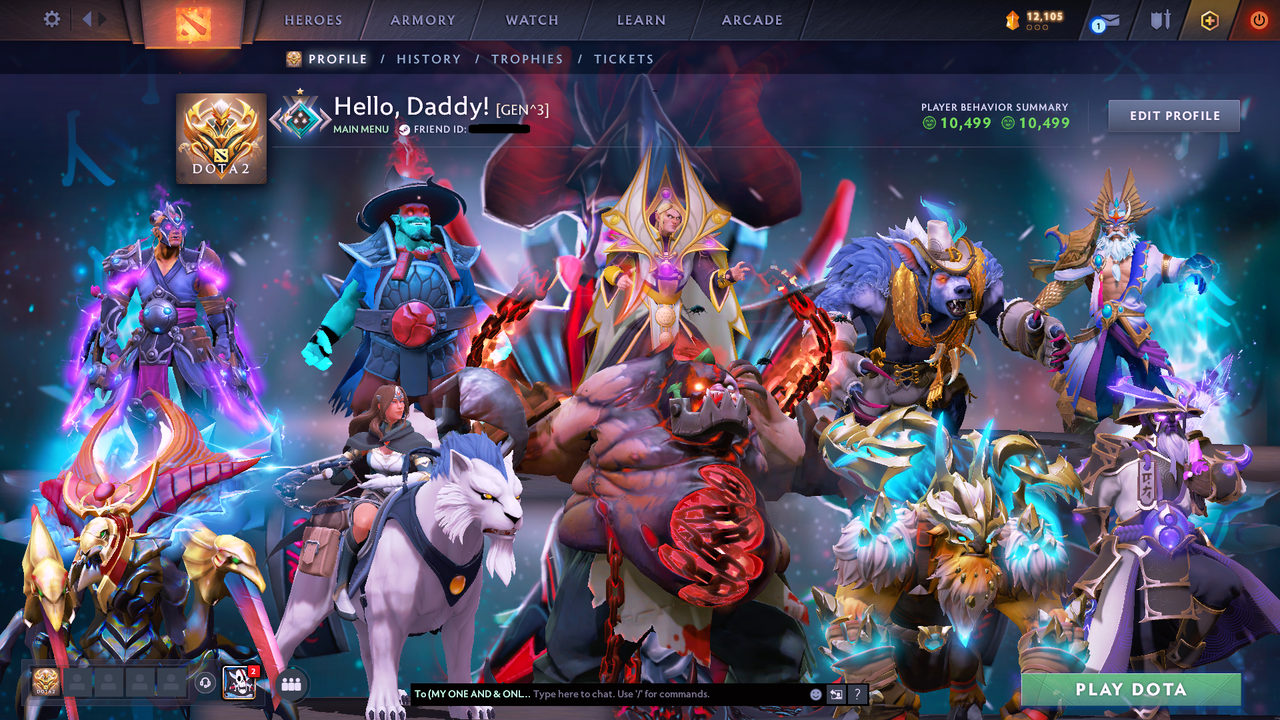Screen dimensions: 1280x720
Task: Toggle the voice chat headset icon
Action: (x=205, y=683)
